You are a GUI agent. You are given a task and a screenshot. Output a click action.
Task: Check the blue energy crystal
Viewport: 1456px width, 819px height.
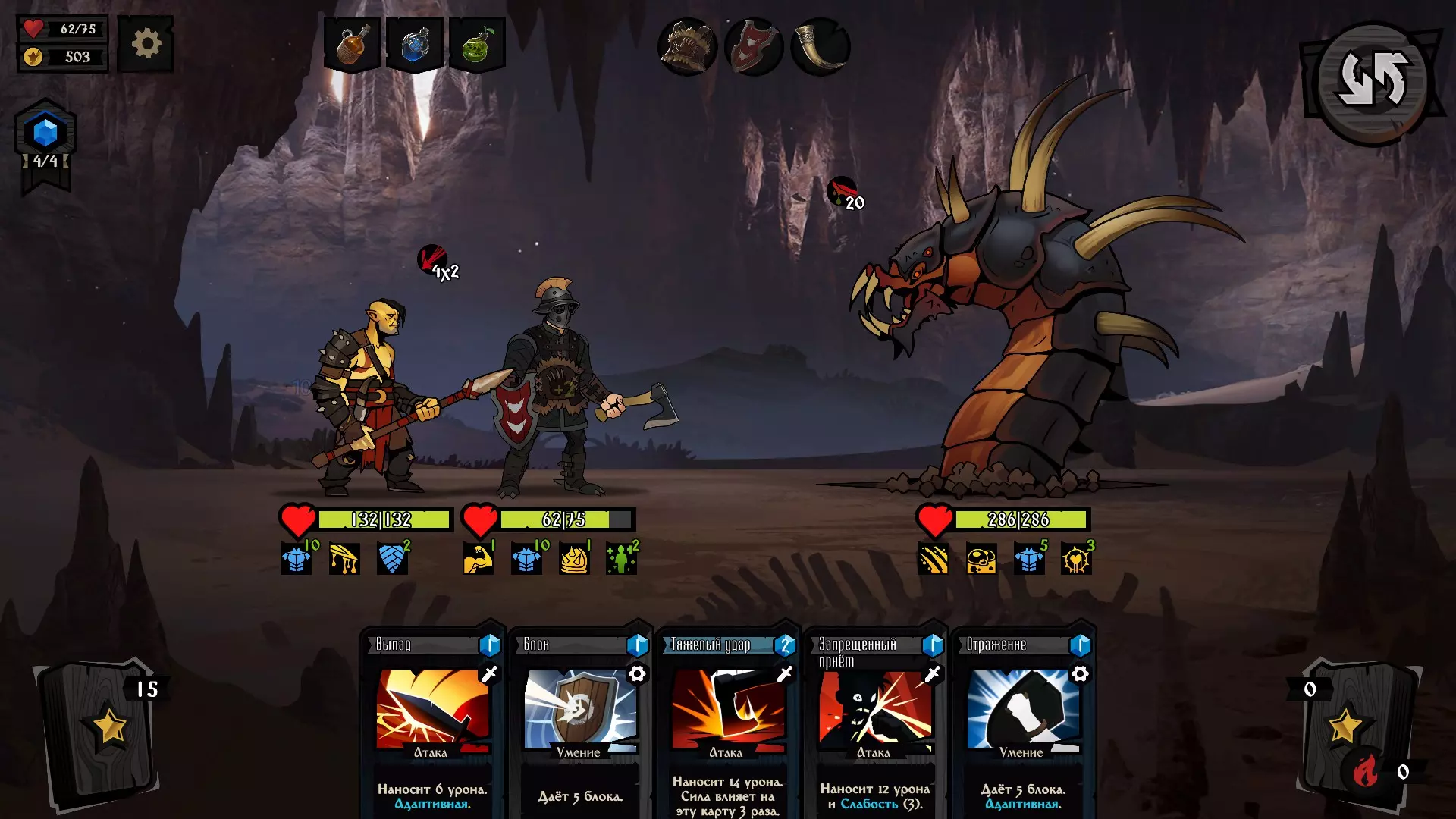coord(45,133)
